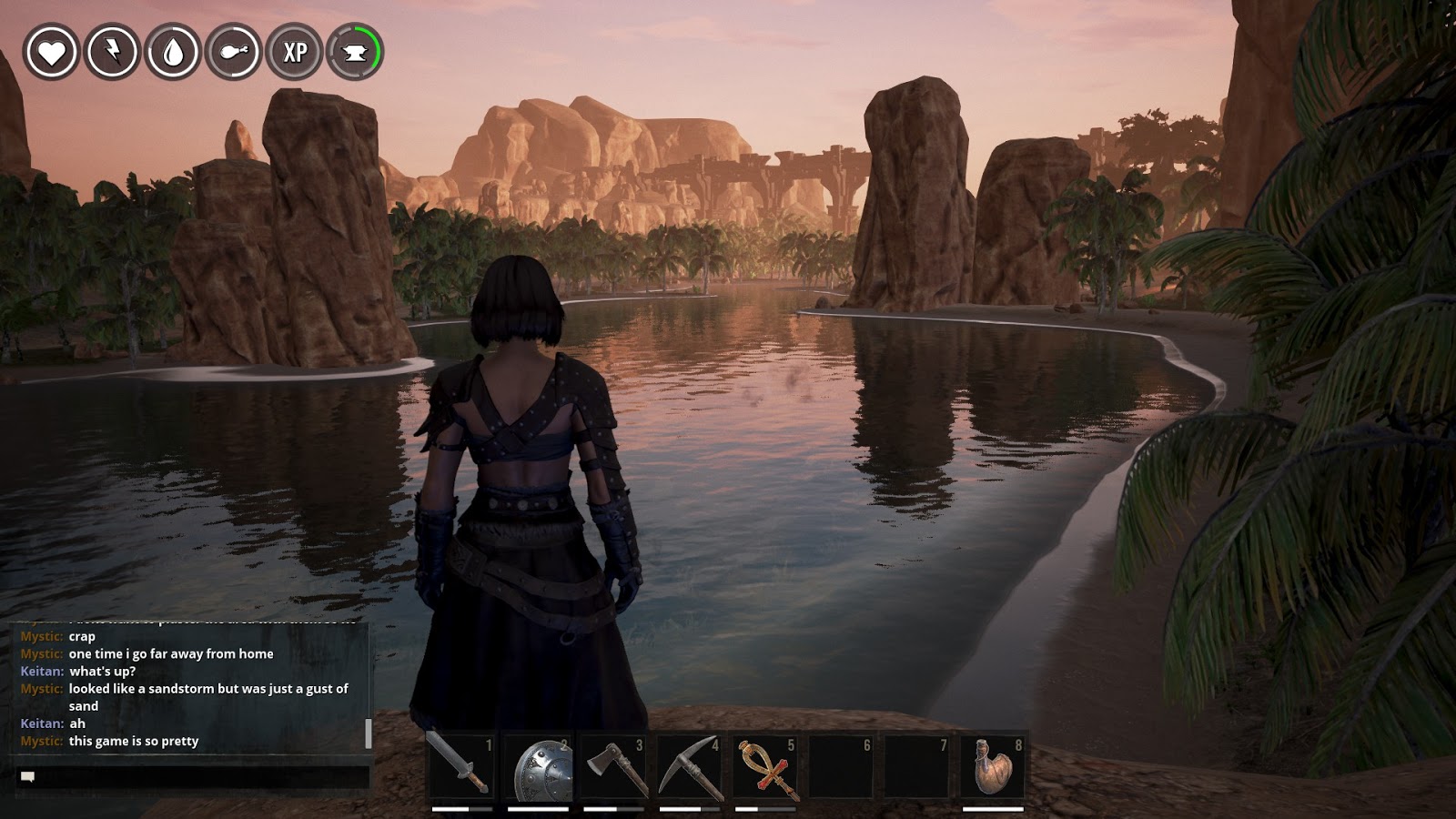Click Keitan's 'what's up?' chat message
The image size is (1456, 819).
click(102, 670)
